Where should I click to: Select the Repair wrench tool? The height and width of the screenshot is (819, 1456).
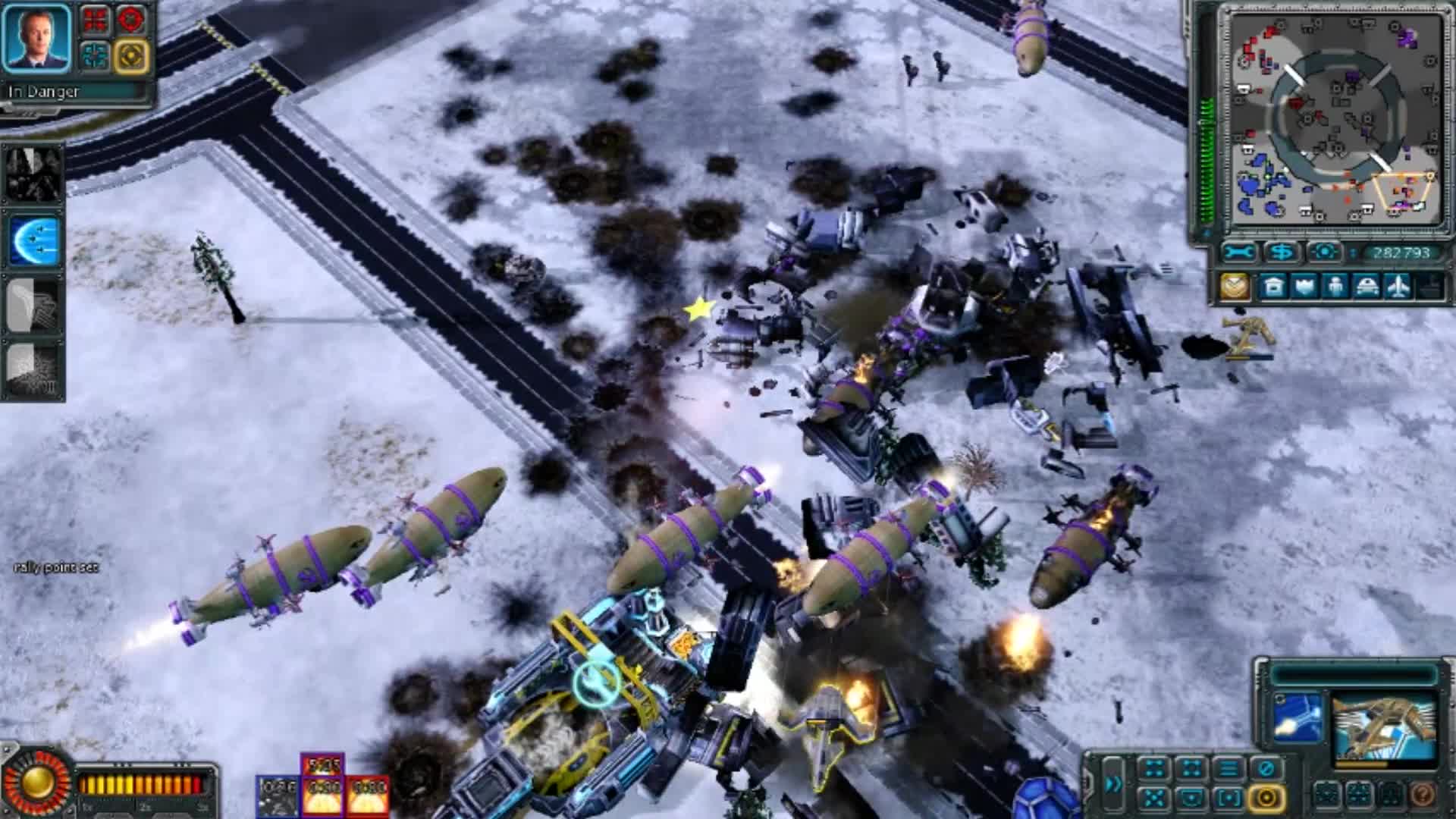click(1240, 252)
